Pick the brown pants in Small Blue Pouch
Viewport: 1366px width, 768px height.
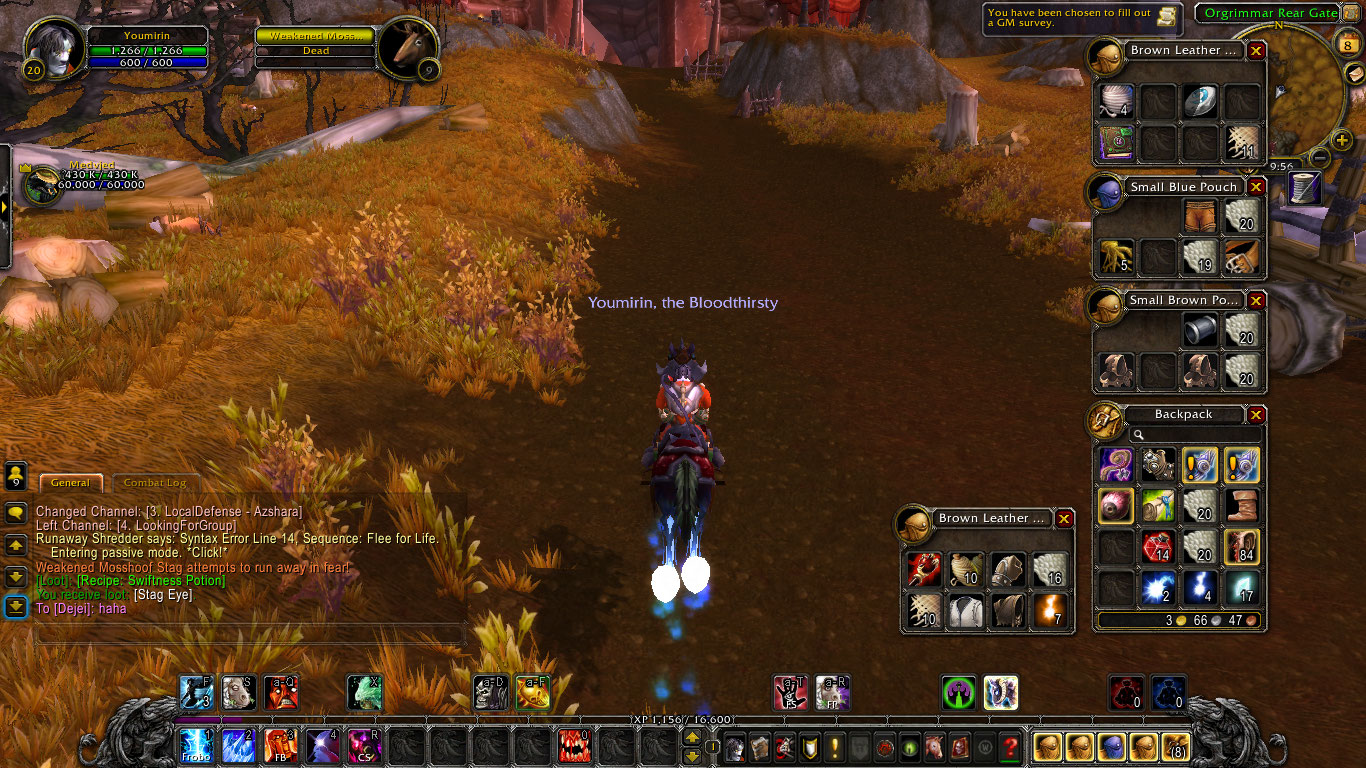[x=1199, y=214]
